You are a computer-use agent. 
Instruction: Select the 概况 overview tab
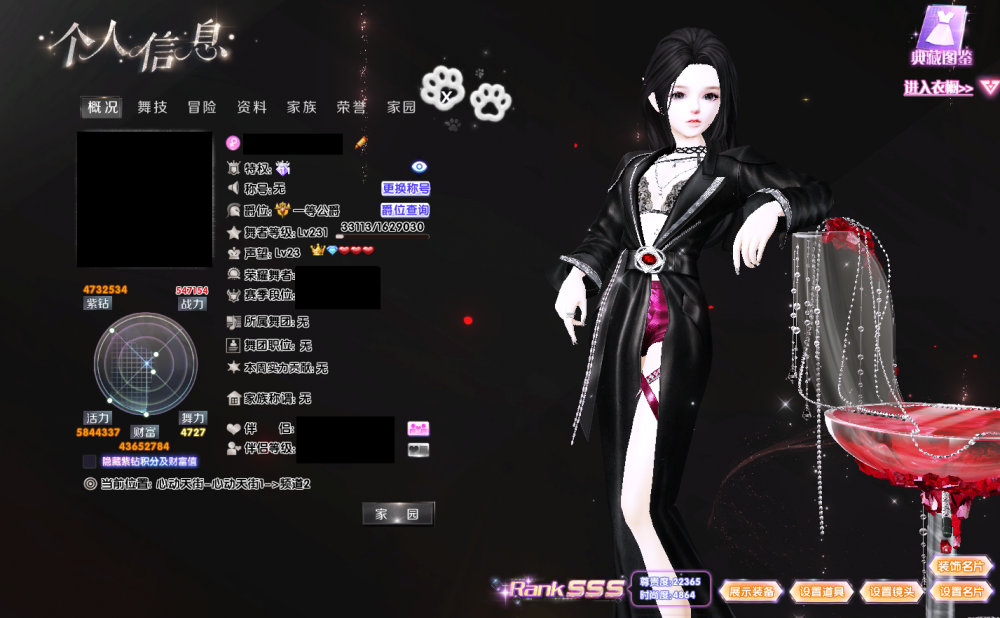pyautogui.click(x=102, y=107)
